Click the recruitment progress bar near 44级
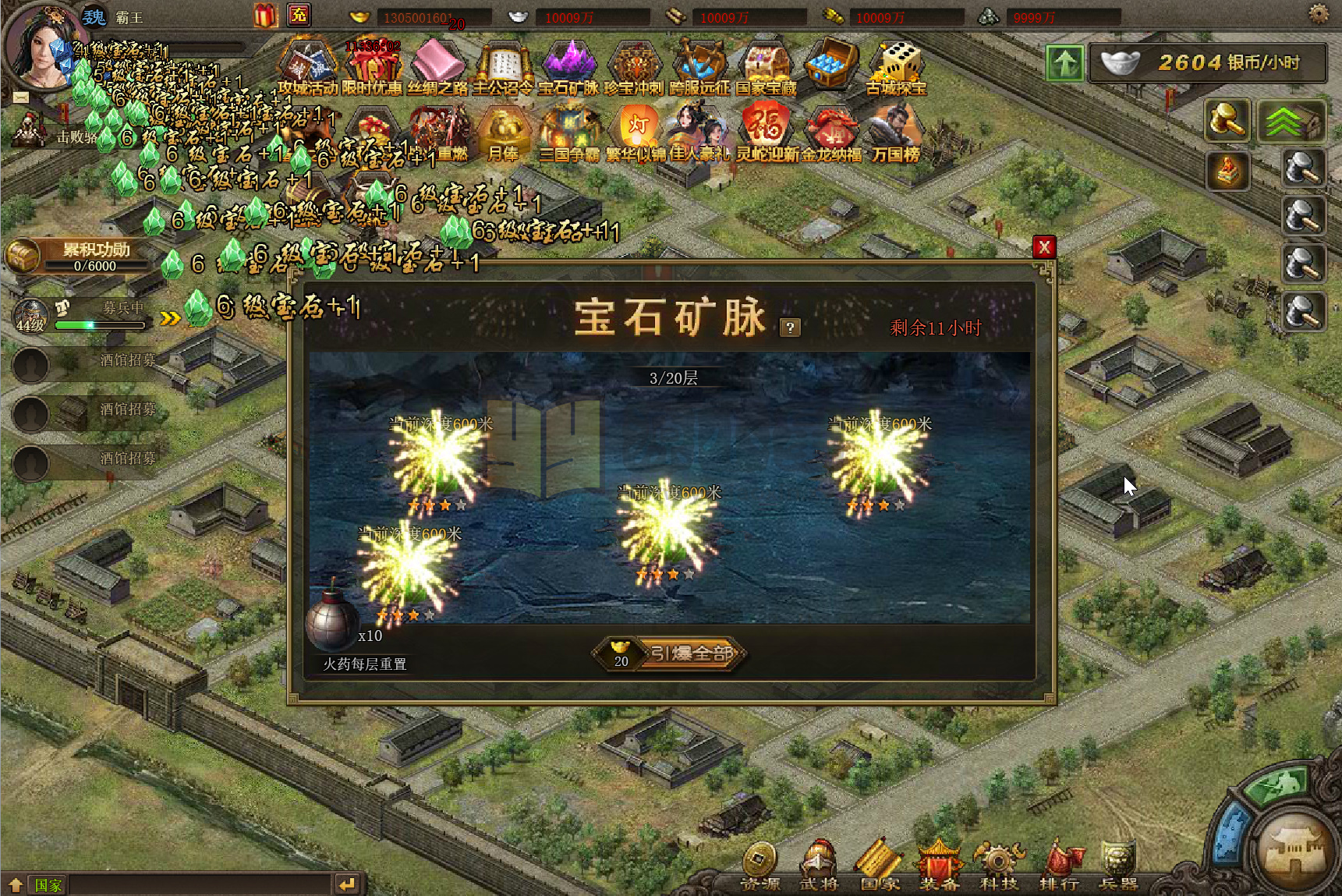1342x896 pixels. coord(101,324)
